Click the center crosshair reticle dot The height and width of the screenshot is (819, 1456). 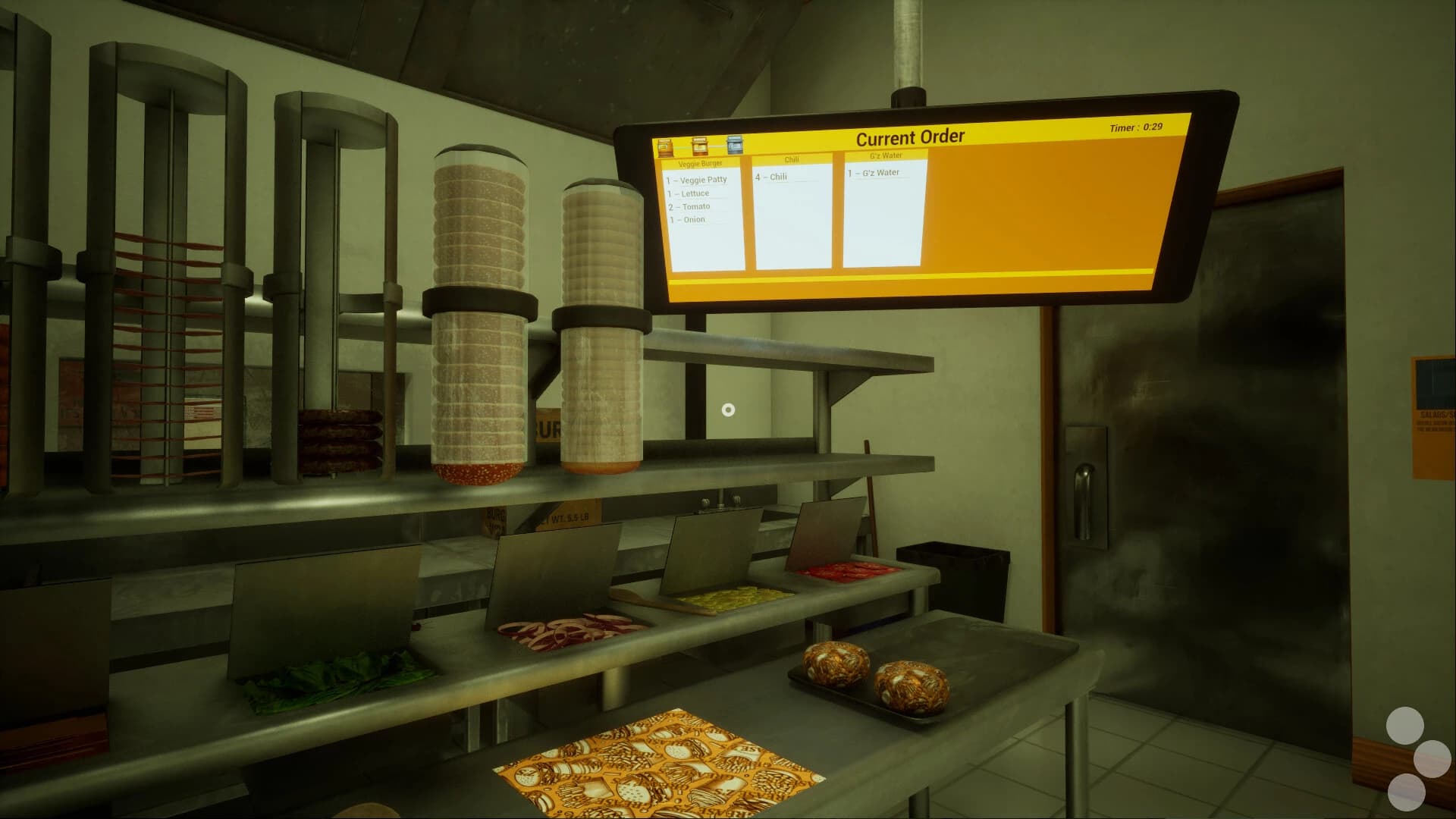click(x=729, y=409)
